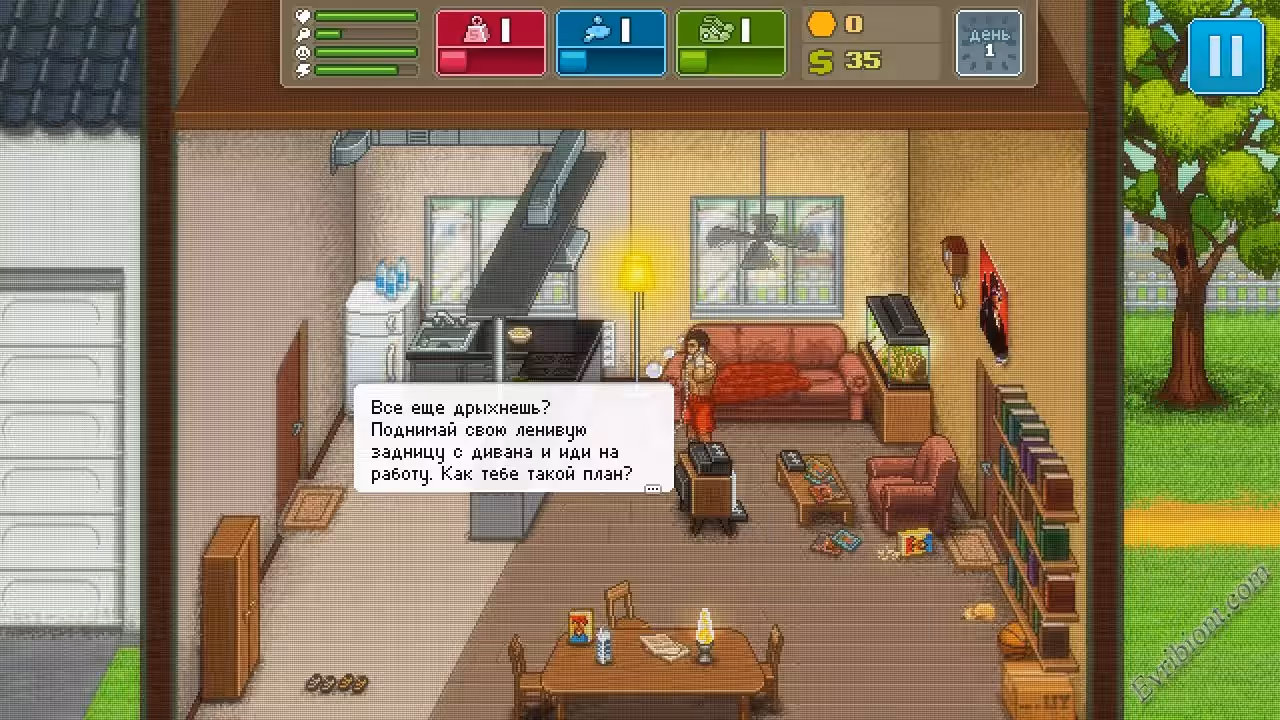1280x720 pixels.
Task: Click the day counter clock
Action: pos(989,43)
